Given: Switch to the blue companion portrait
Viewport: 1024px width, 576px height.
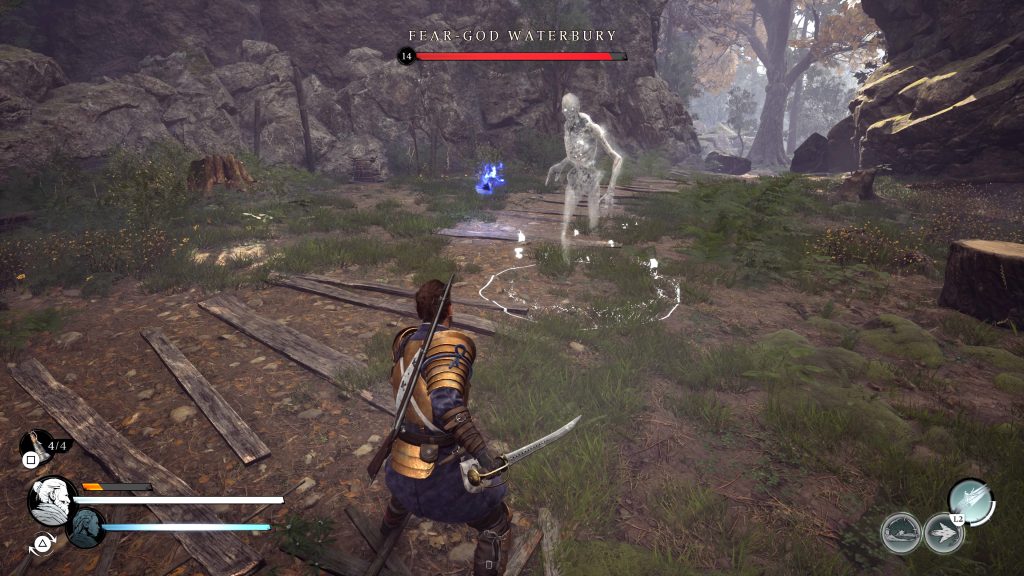Looking at the screenshot, I should coord(86,528).
